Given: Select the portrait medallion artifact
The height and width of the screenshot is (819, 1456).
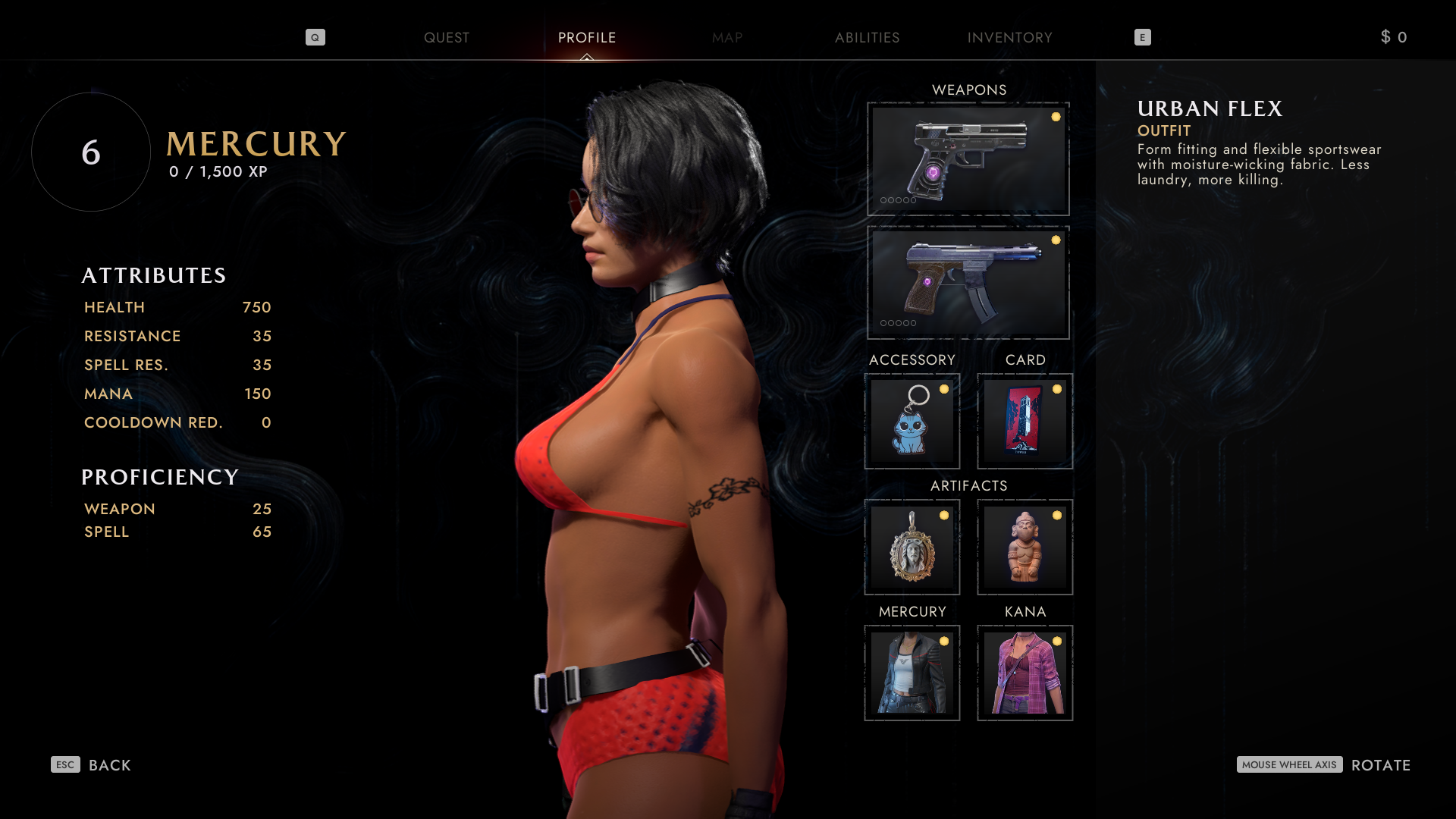Looking at the screenshot, I should tap(912, 547).
